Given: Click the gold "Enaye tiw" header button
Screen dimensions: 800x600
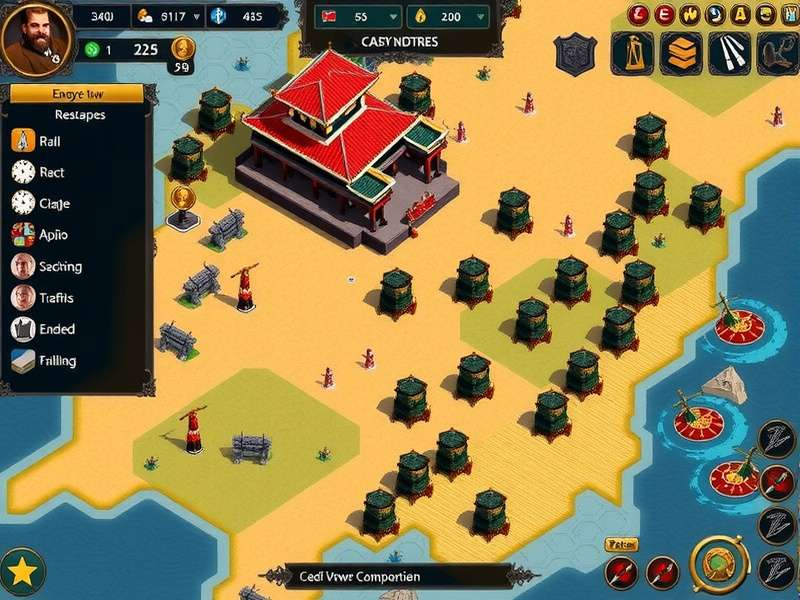Looking at the screenshot, I should (x=77, y=94).
